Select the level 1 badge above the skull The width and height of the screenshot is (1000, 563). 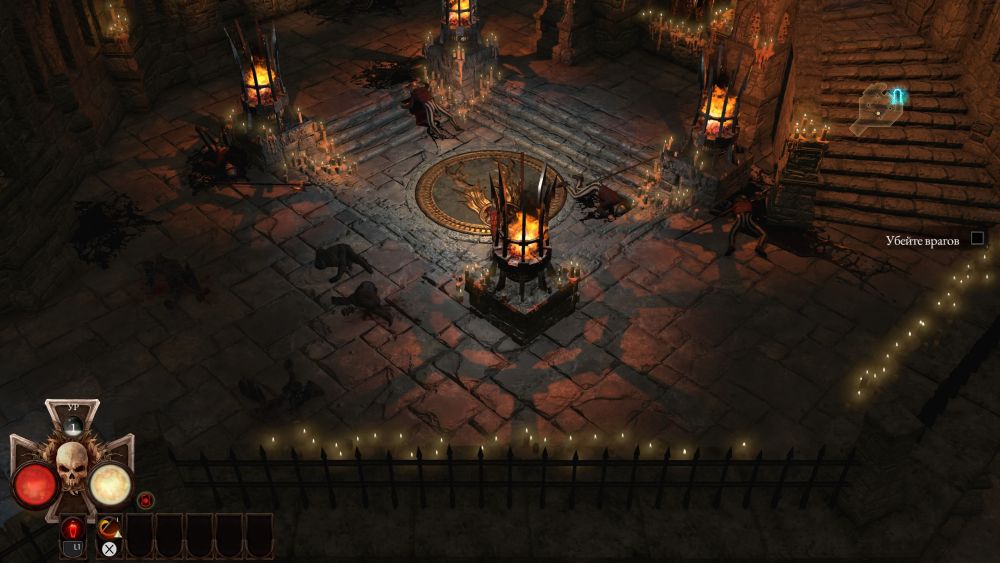coord(72,425)
